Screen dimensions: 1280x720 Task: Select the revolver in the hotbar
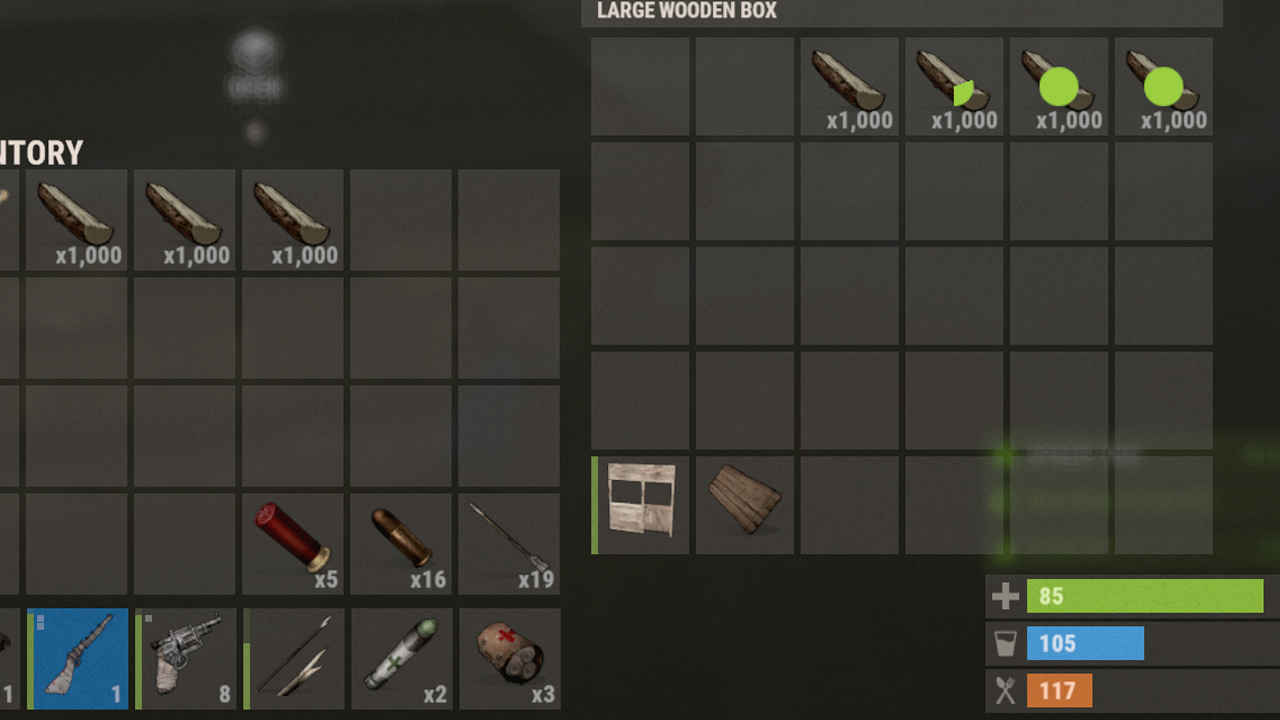[186, 658]
